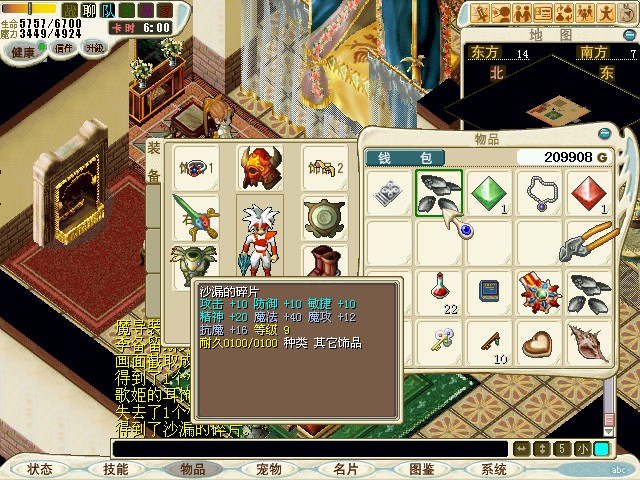Open the 名片 name card tab
Viewport: 640px width, 480px height.
(346, 468)
